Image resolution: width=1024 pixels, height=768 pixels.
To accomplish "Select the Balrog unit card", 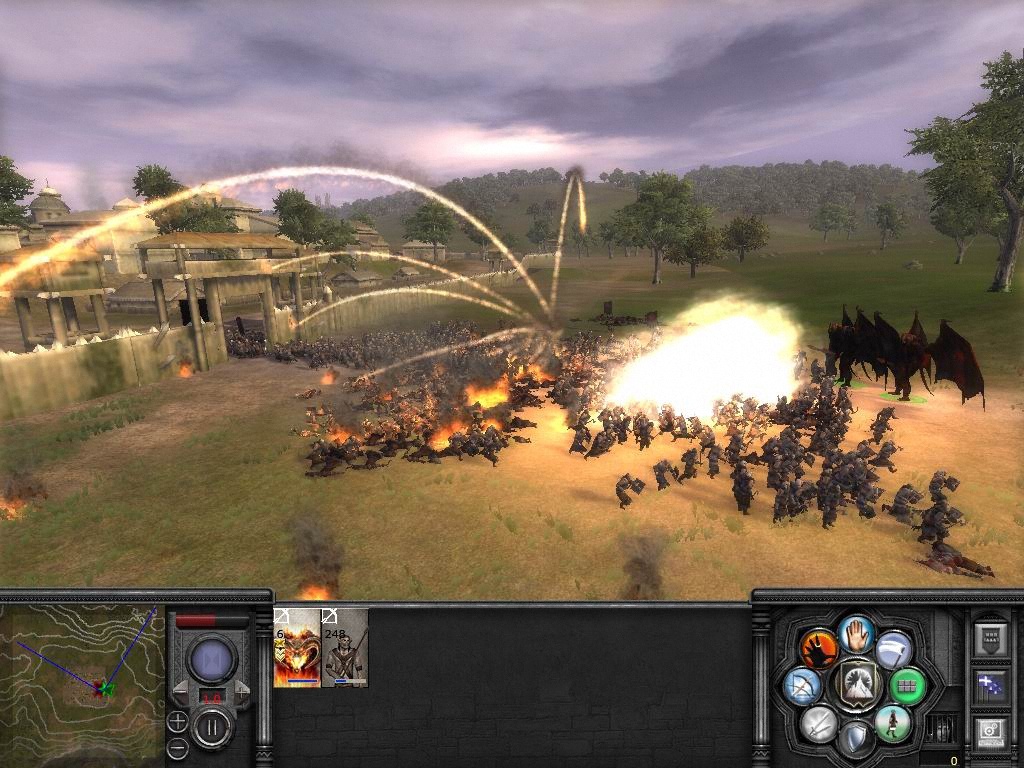I will tap(297, 647).
